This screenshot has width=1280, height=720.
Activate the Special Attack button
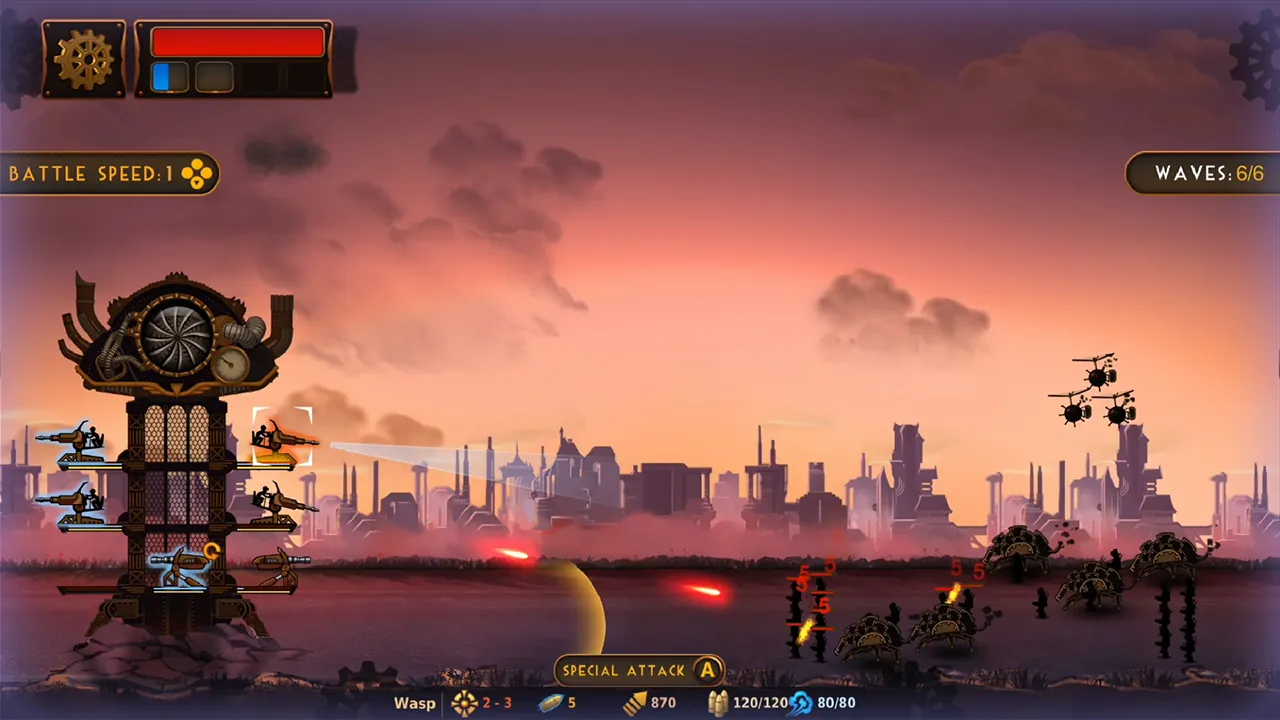pyautogui.click(x=640, y=670)
